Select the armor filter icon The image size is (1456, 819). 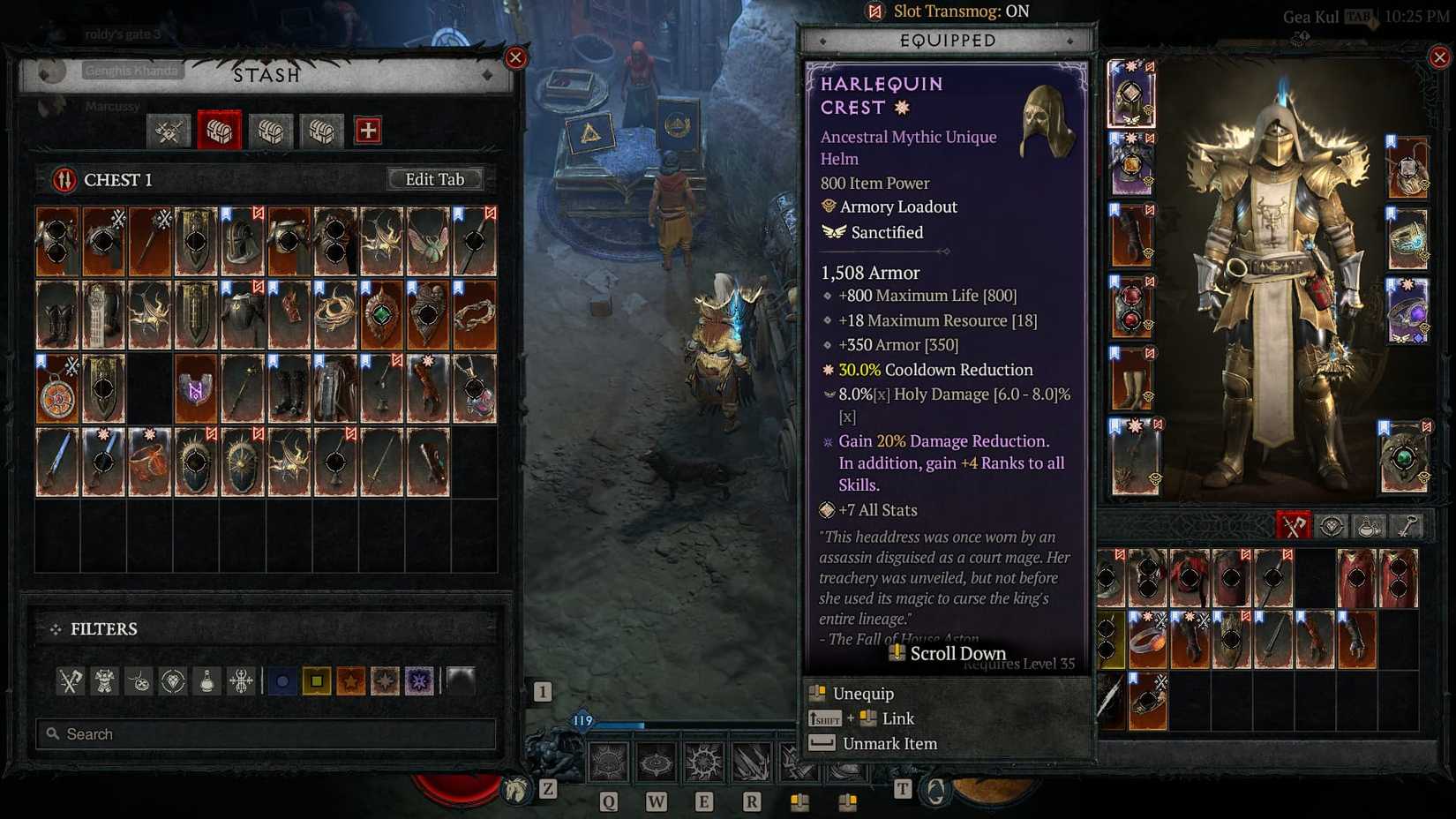(x=104, y=680)
